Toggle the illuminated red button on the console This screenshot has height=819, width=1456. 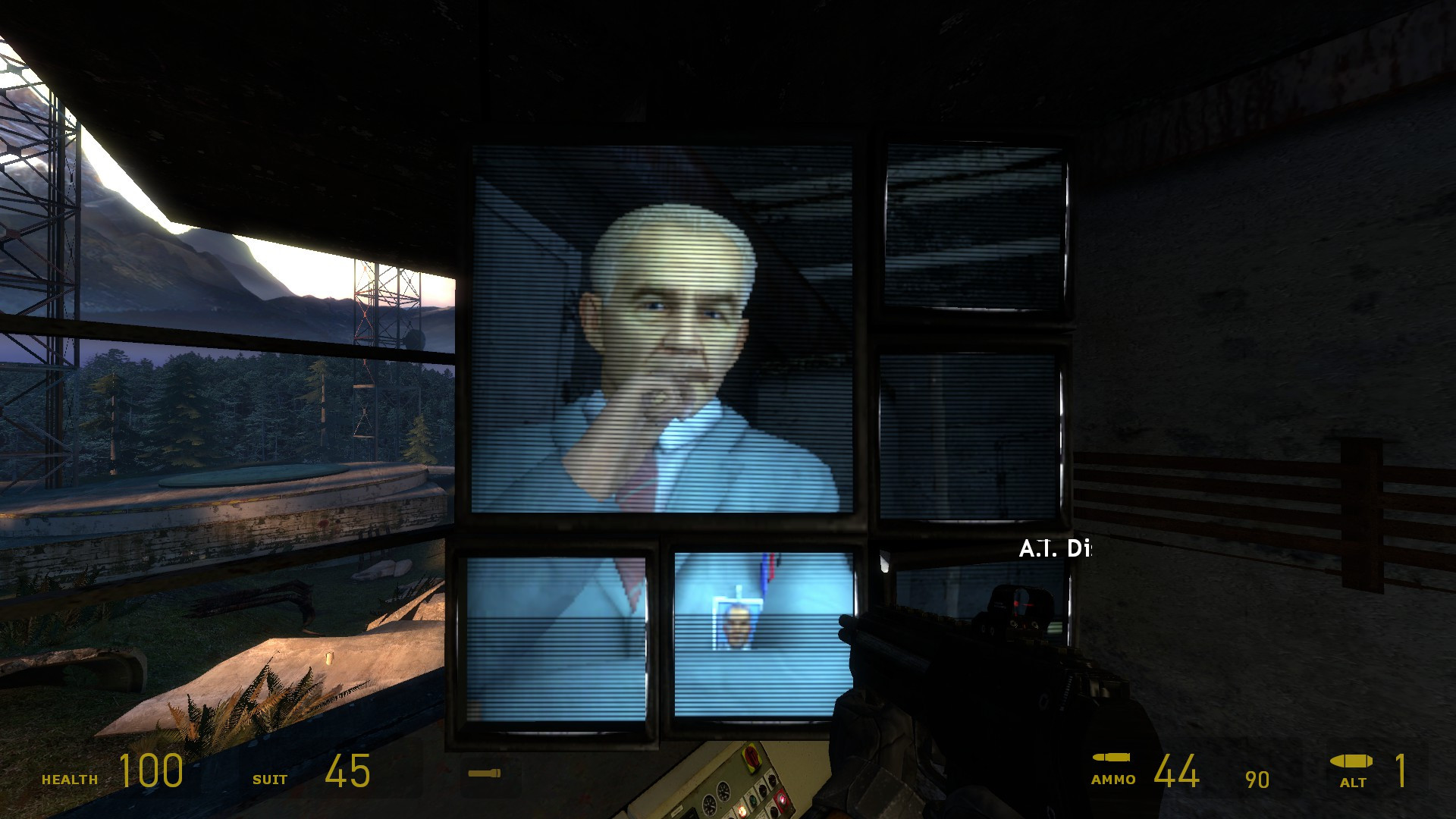782,800
